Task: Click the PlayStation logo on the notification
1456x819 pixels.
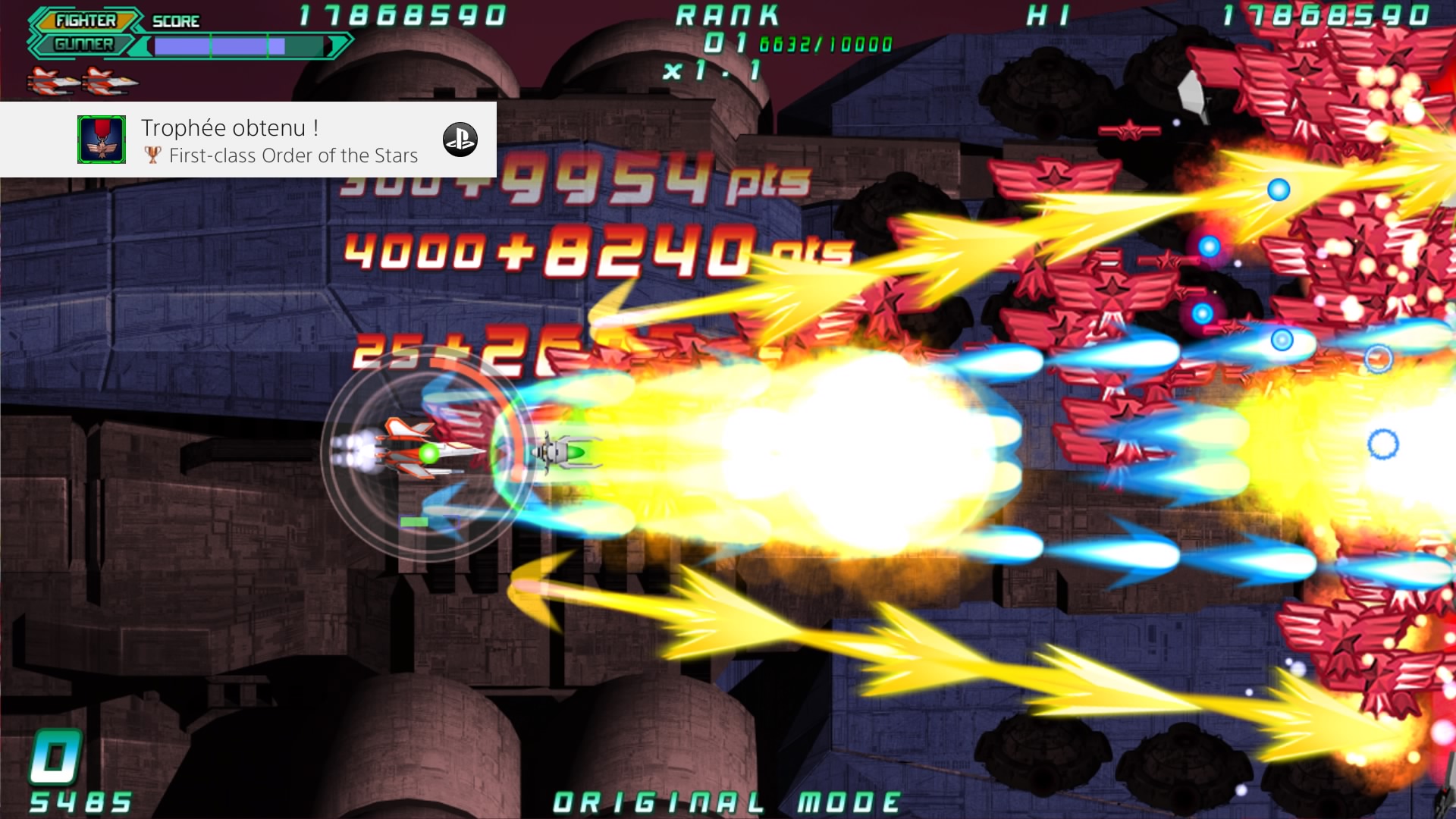Action: pos(460,140)
